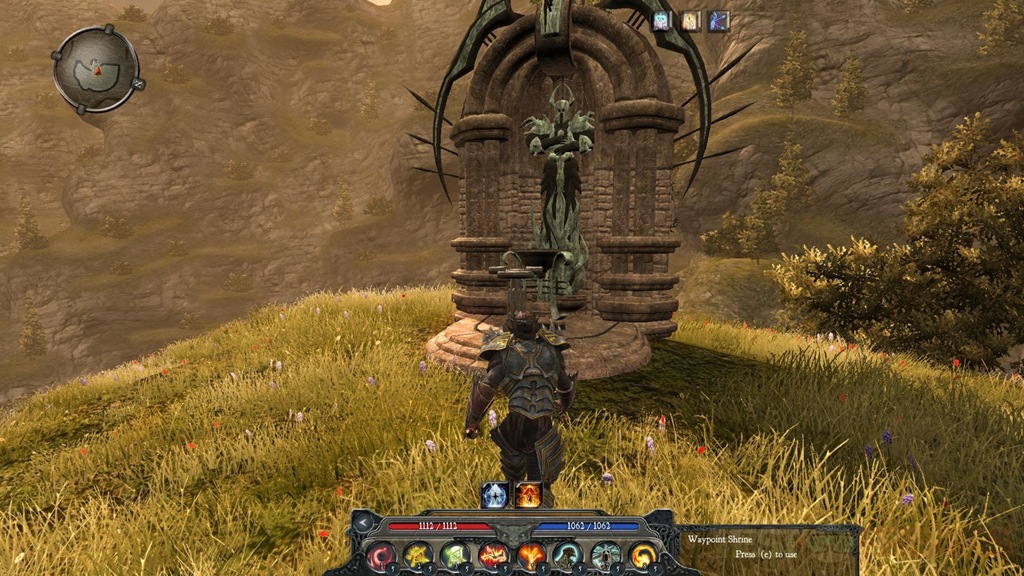Activate the red swirl skill in slot 1
Image resolution: width=1024 pixels, height=576 pixels.
coord(382,555)
